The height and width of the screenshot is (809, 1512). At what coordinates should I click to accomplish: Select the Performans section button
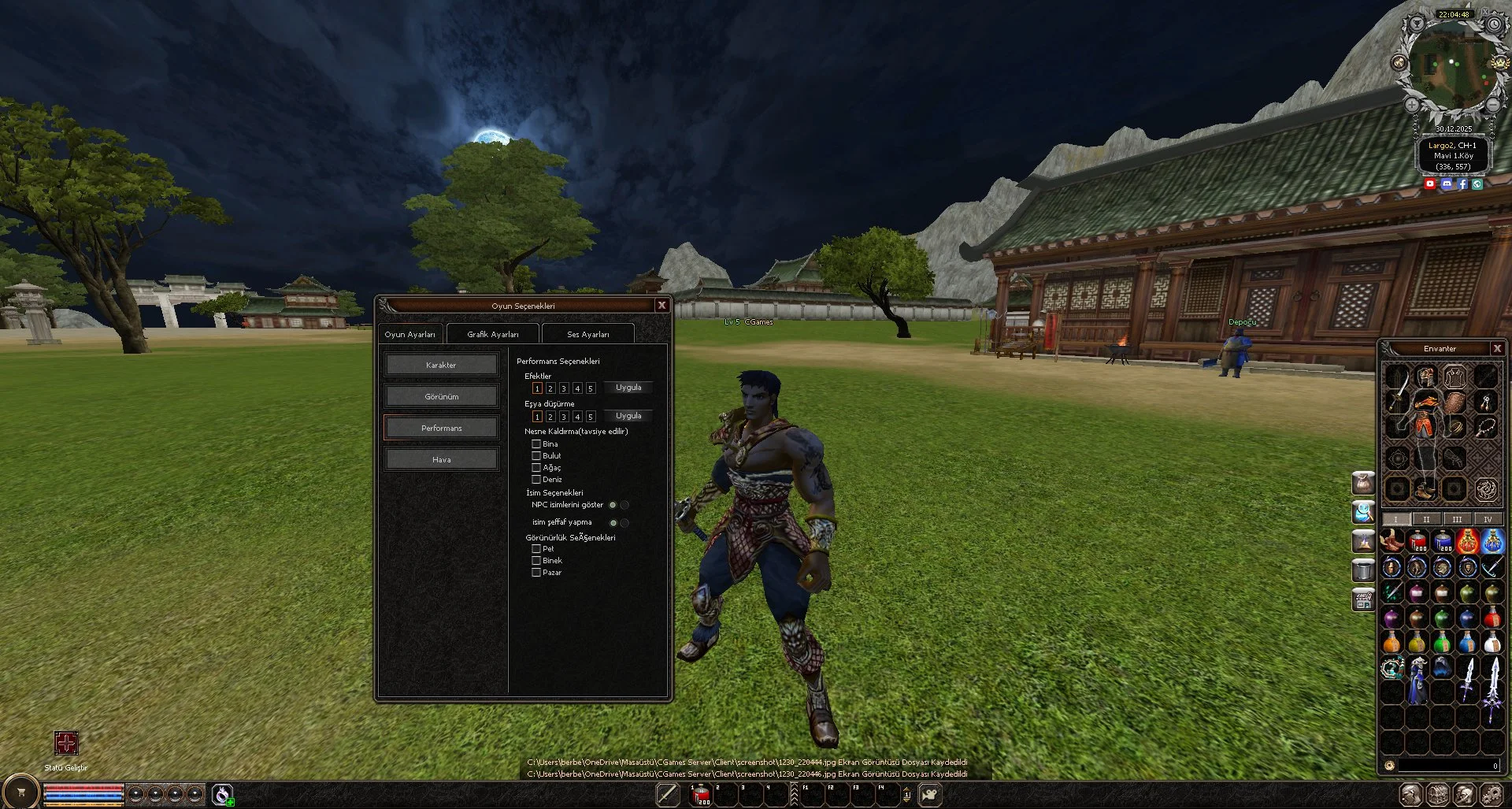[x=441, y=428]
